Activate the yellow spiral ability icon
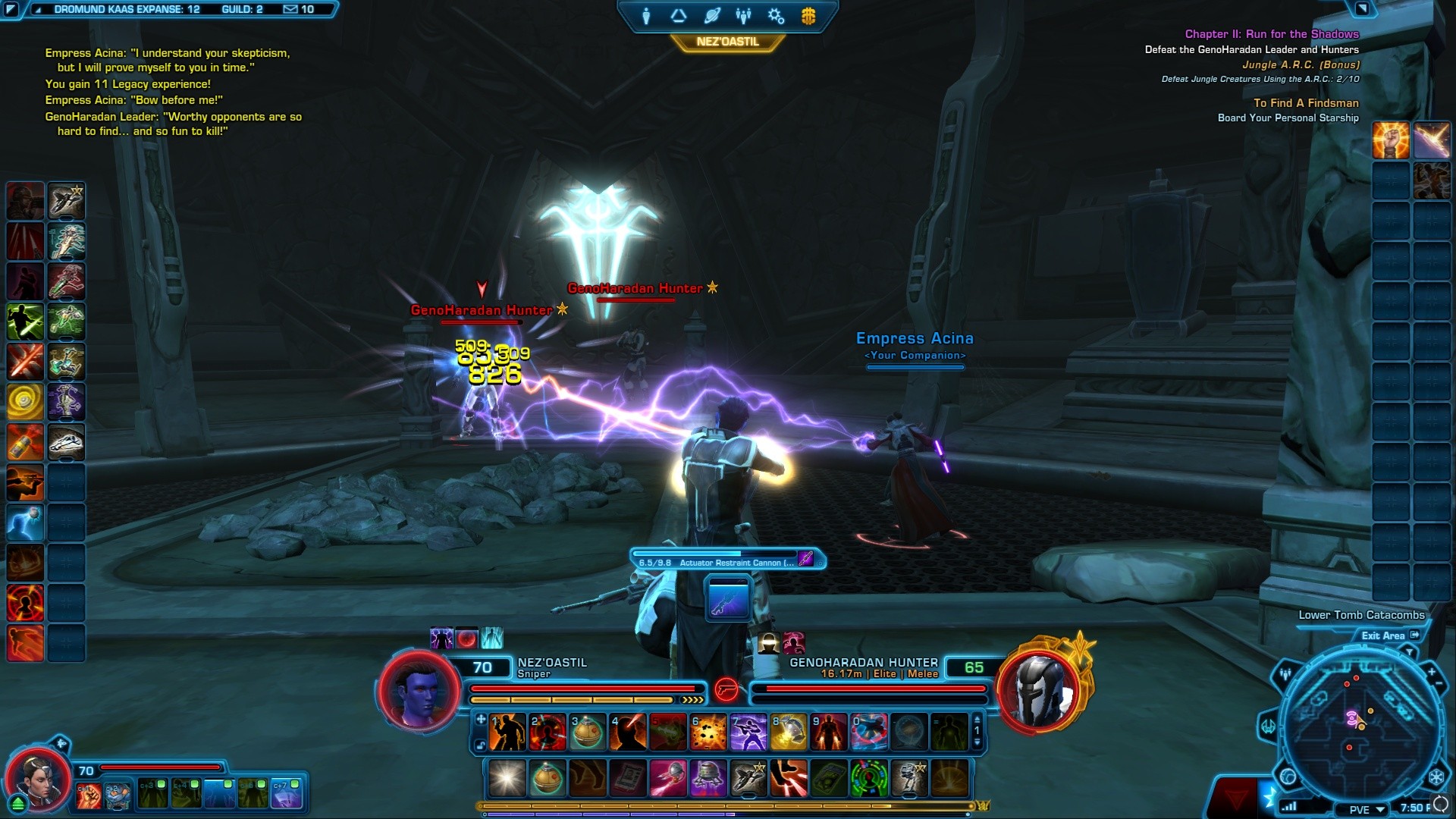The height and width of the screenshot is (819, 1456). (25, 402)
